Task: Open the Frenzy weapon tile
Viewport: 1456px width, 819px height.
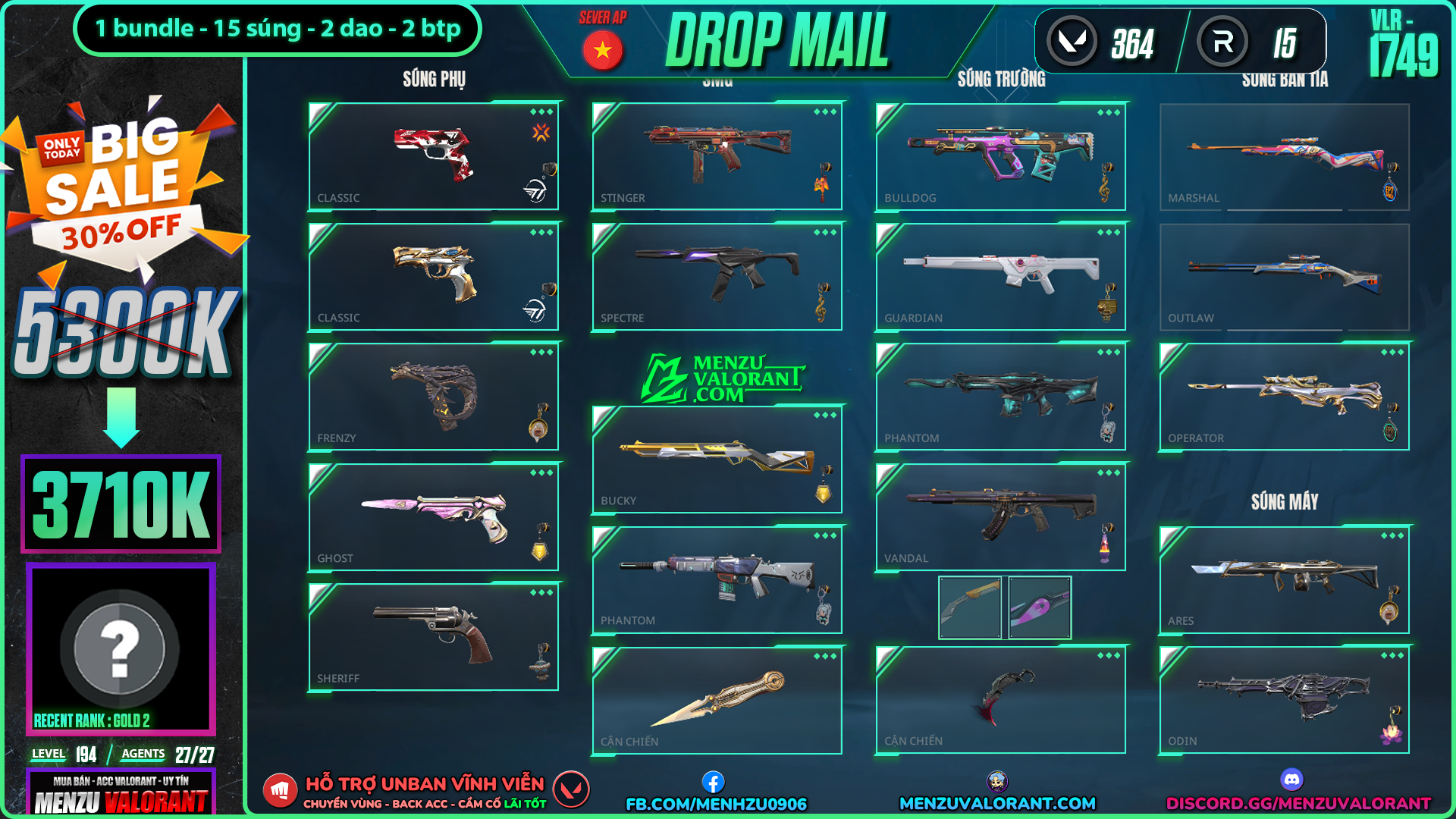Action: pos(433,397)
